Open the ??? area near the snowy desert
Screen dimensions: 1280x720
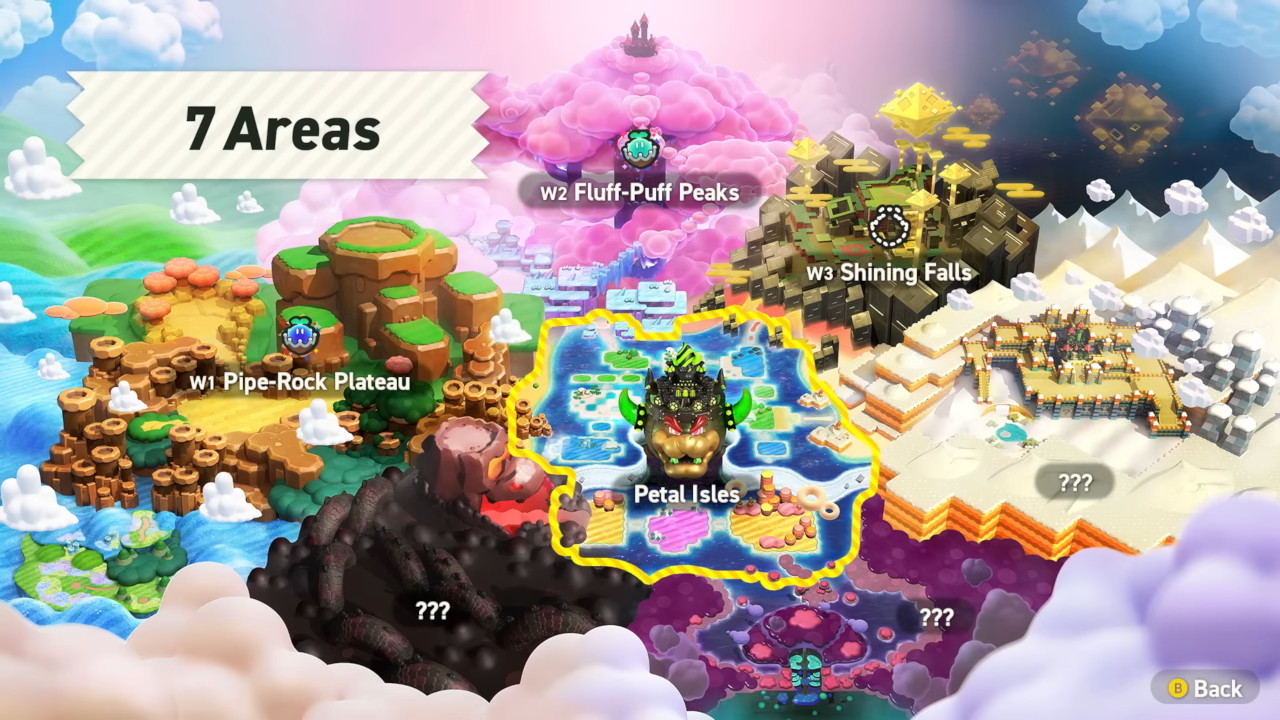1072,483
